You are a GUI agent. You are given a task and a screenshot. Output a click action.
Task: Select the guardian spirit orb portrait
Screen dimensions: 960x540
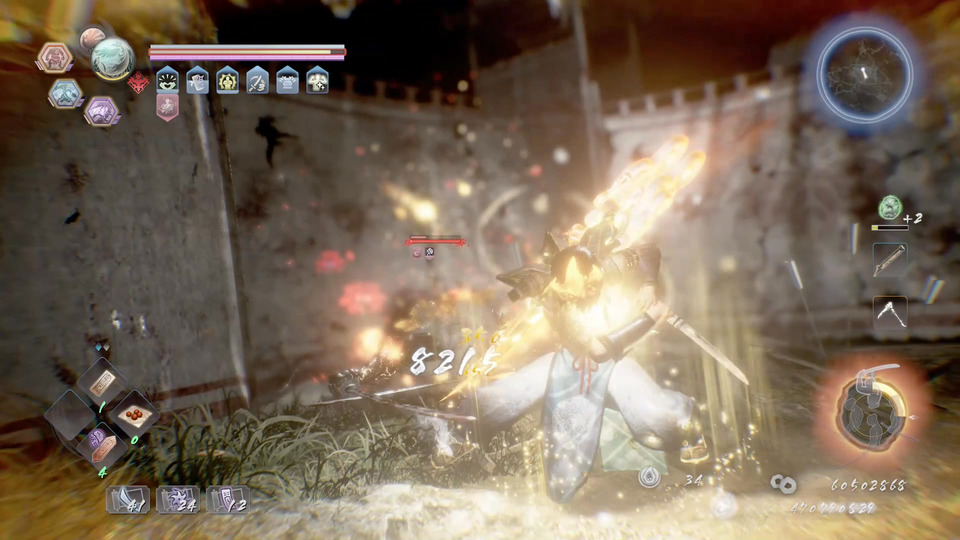[112, 58]
